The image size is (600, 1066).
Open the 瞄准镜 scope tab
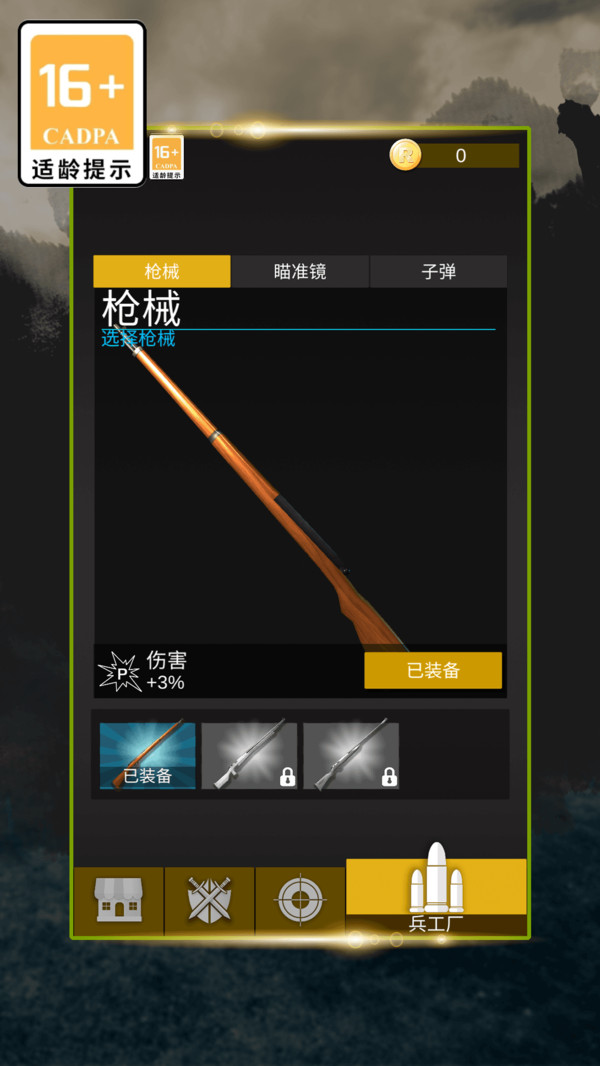tap(300, 271)
